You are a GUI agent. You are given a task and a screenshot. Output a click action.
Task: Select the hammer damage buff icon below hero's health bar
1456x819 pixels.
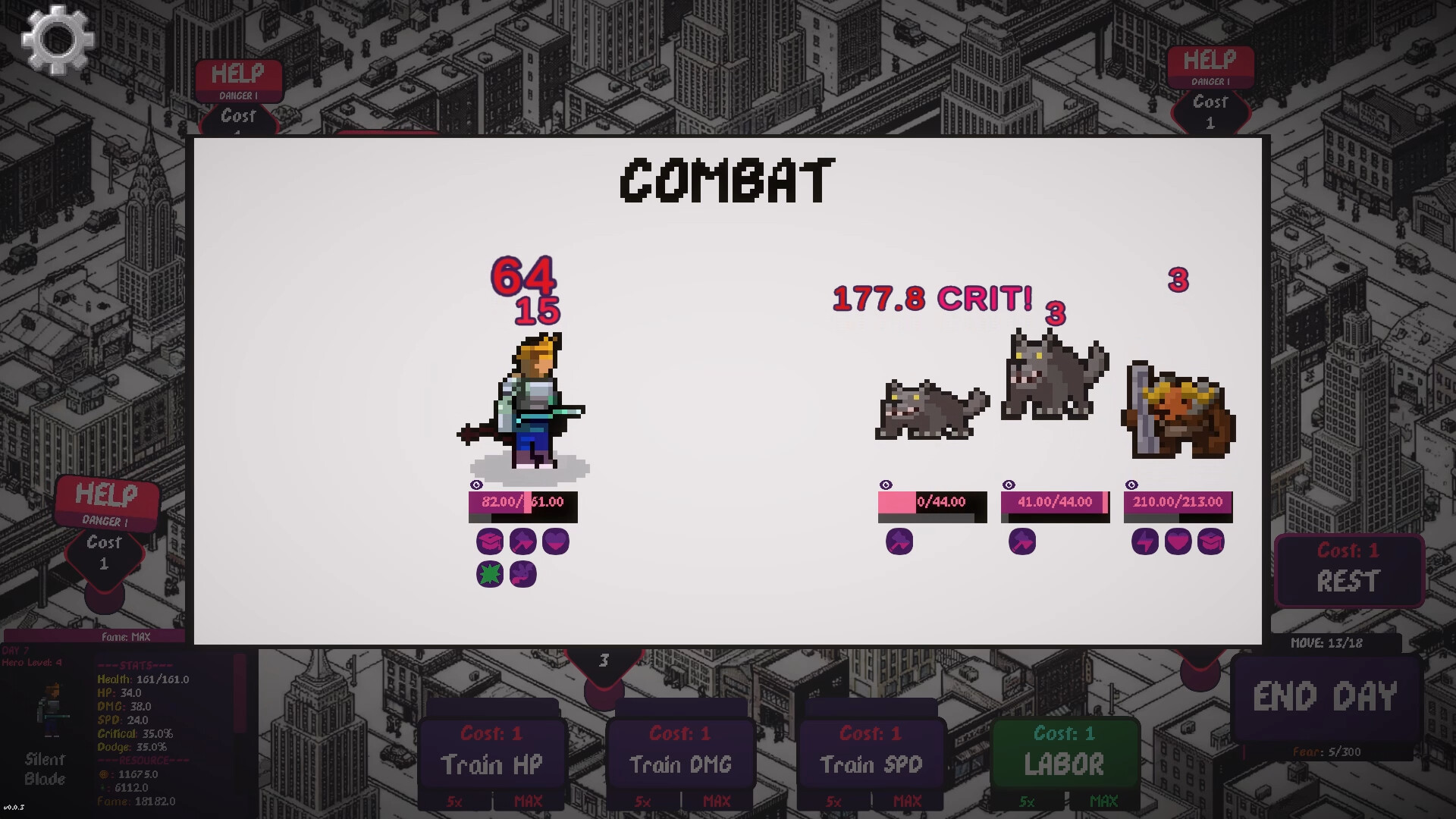(x=522, y=541)
